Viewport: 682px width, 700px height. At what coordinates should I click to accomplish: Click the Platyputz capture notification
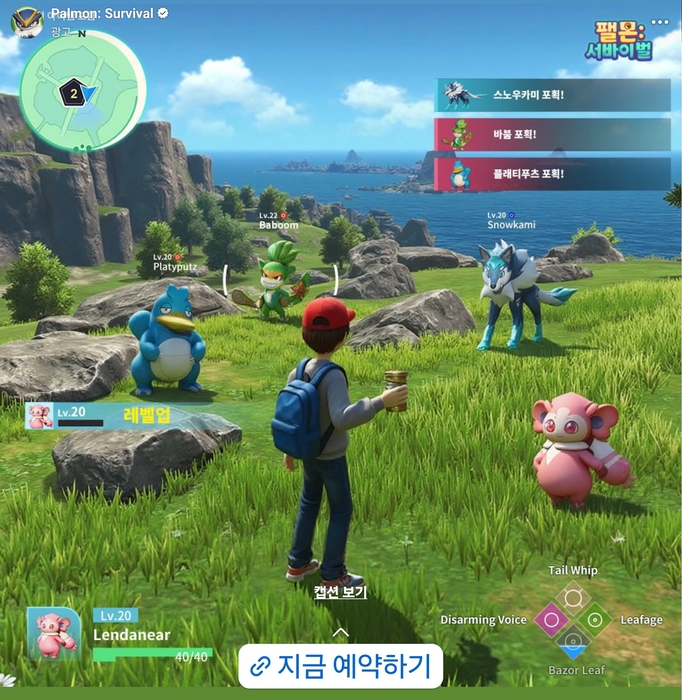pyautogui.click(x=553, y=173)
